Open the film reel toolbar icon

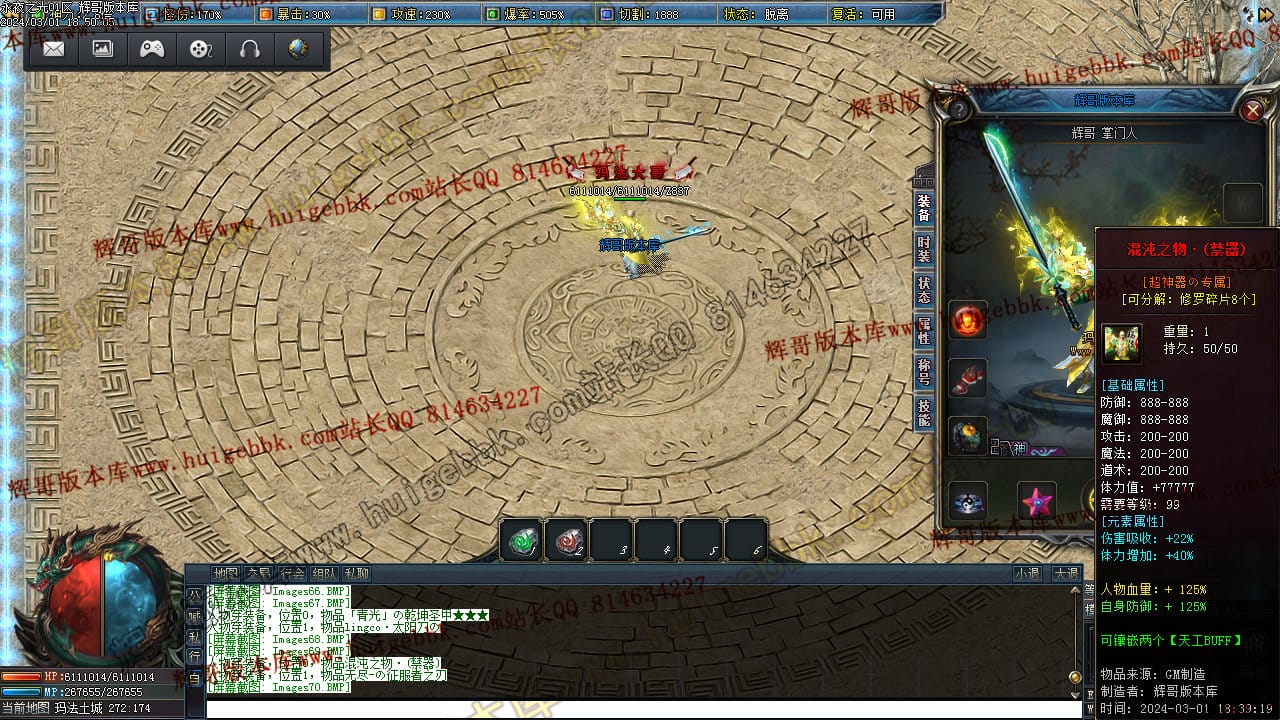[201, 49]
